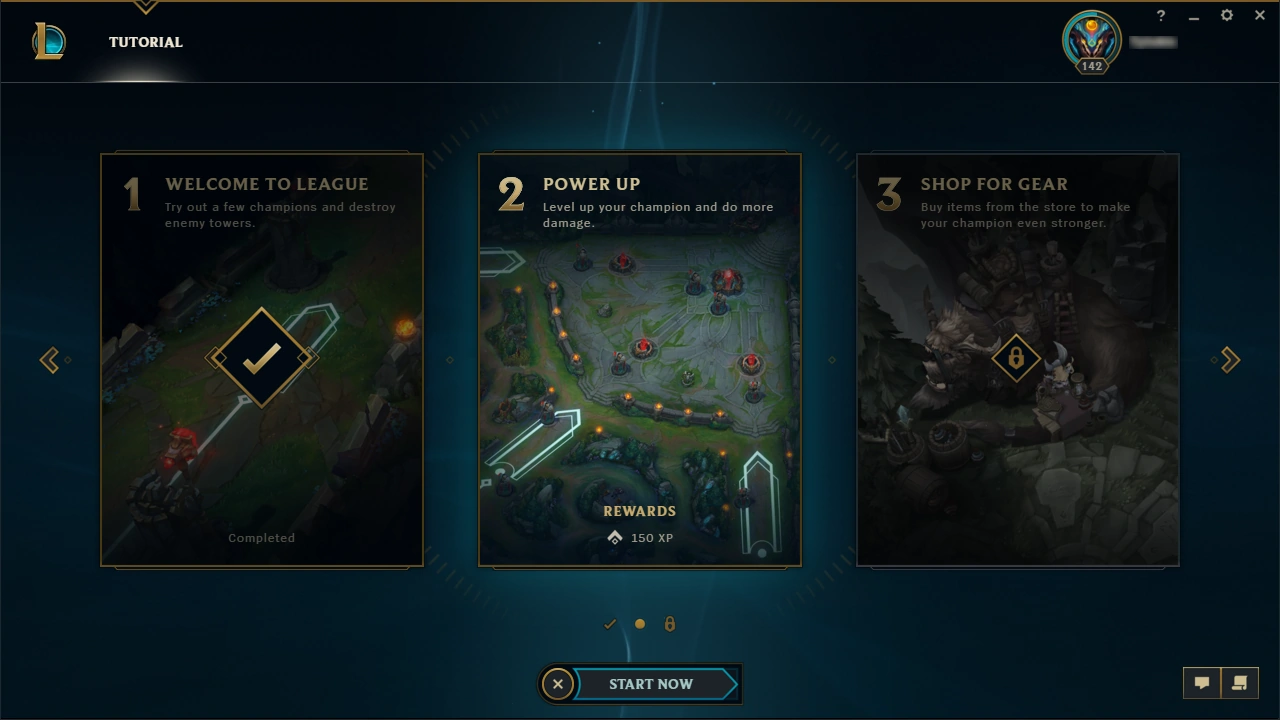The height and width of the screenshot is (720, 1280).
Task: Expand the carousel with the right arrow
Action: tap(1229, 359)
